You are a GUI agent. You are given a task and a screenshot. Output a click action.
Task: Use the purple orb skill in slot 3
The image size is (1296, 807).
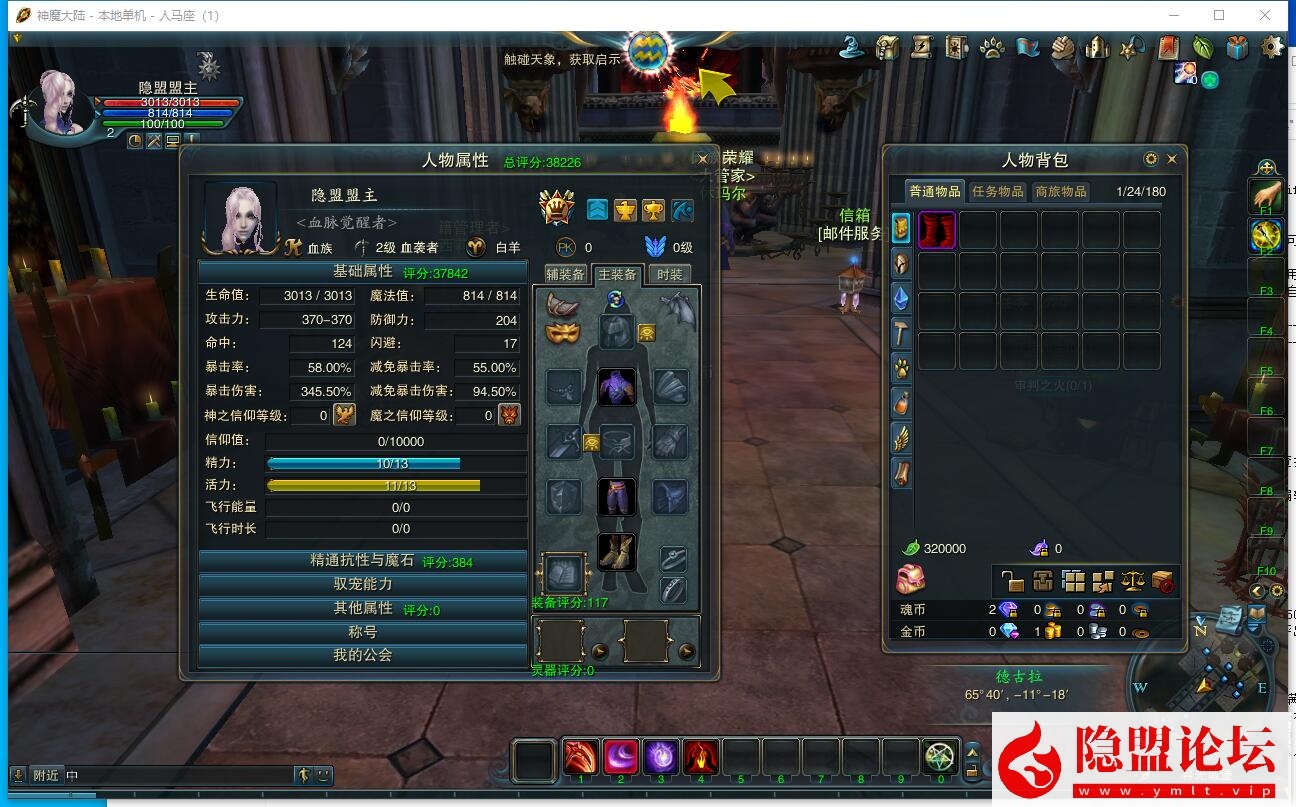[x=661, y=757]
